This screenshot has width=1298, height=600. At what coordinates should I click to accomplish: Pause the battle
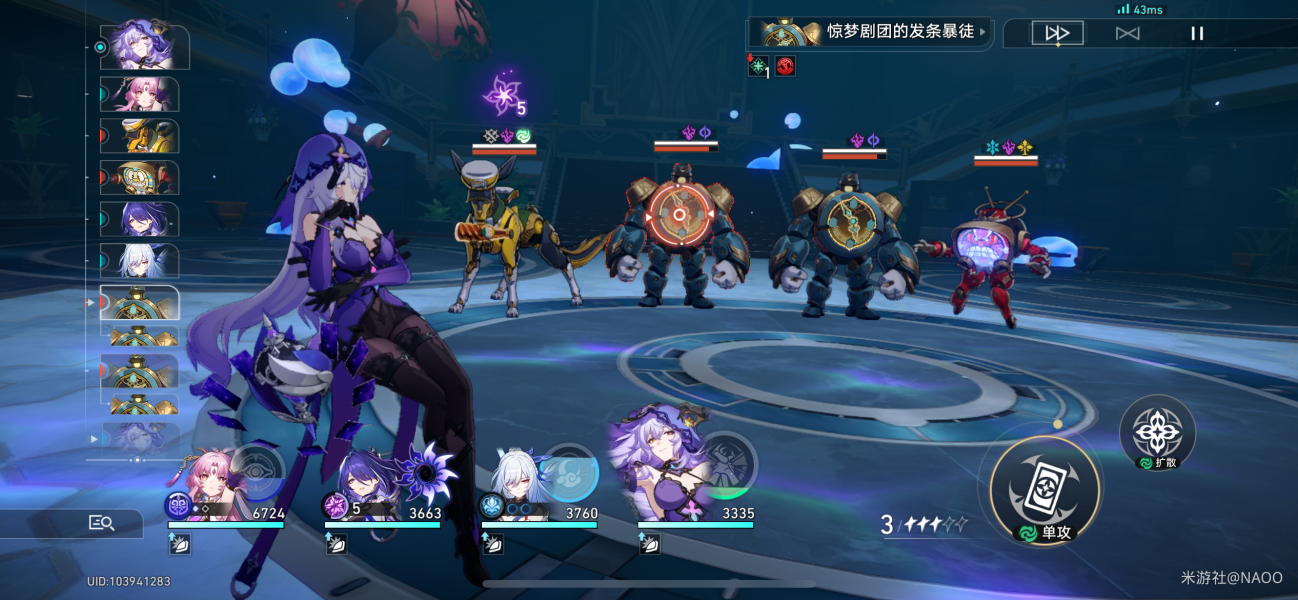[x=1197, y=33]
